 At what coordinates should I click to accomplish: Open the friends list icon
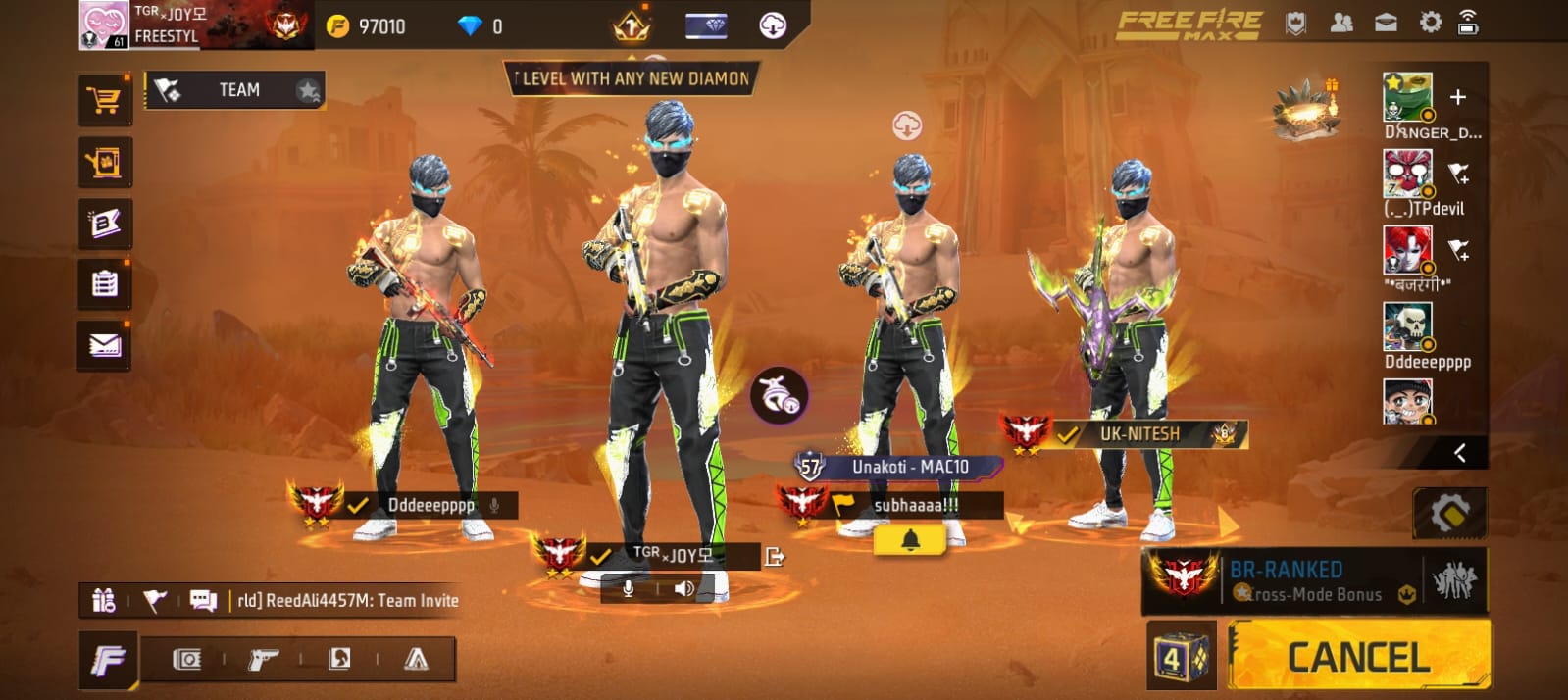pos(1340,23)
